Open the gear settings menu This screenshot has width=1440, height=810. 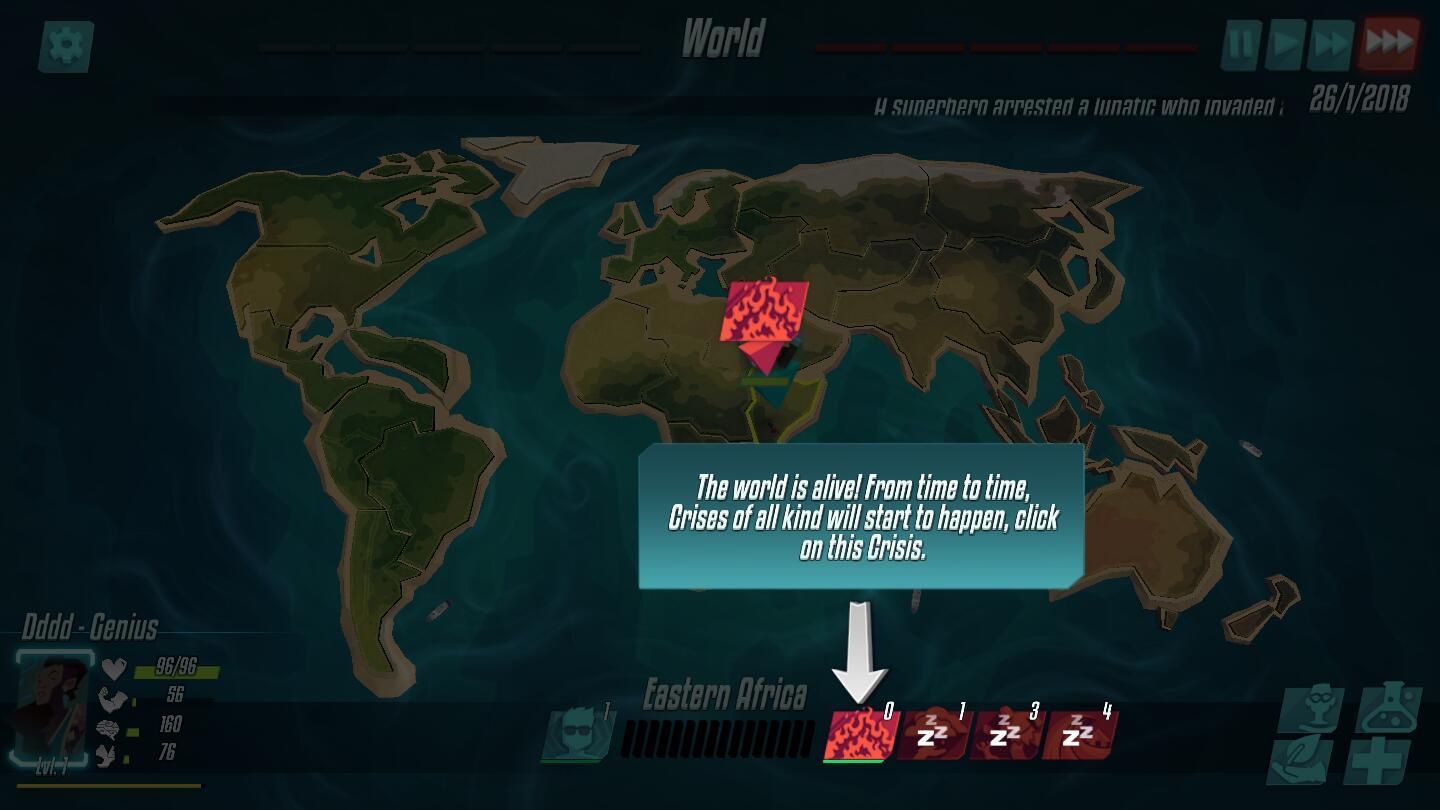[66, 46]
